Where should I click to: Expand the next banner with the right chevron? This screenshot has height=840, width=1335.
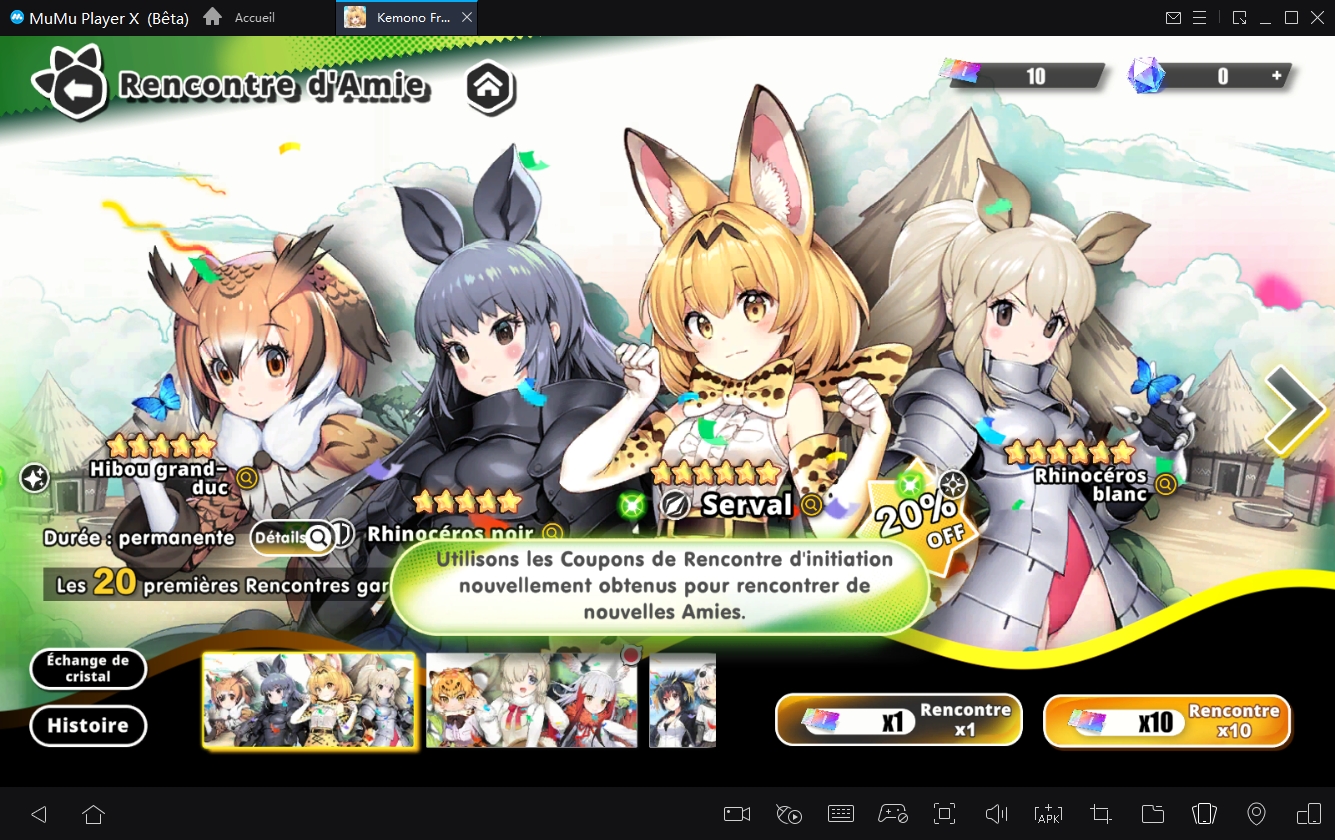tap(1297, 410)
